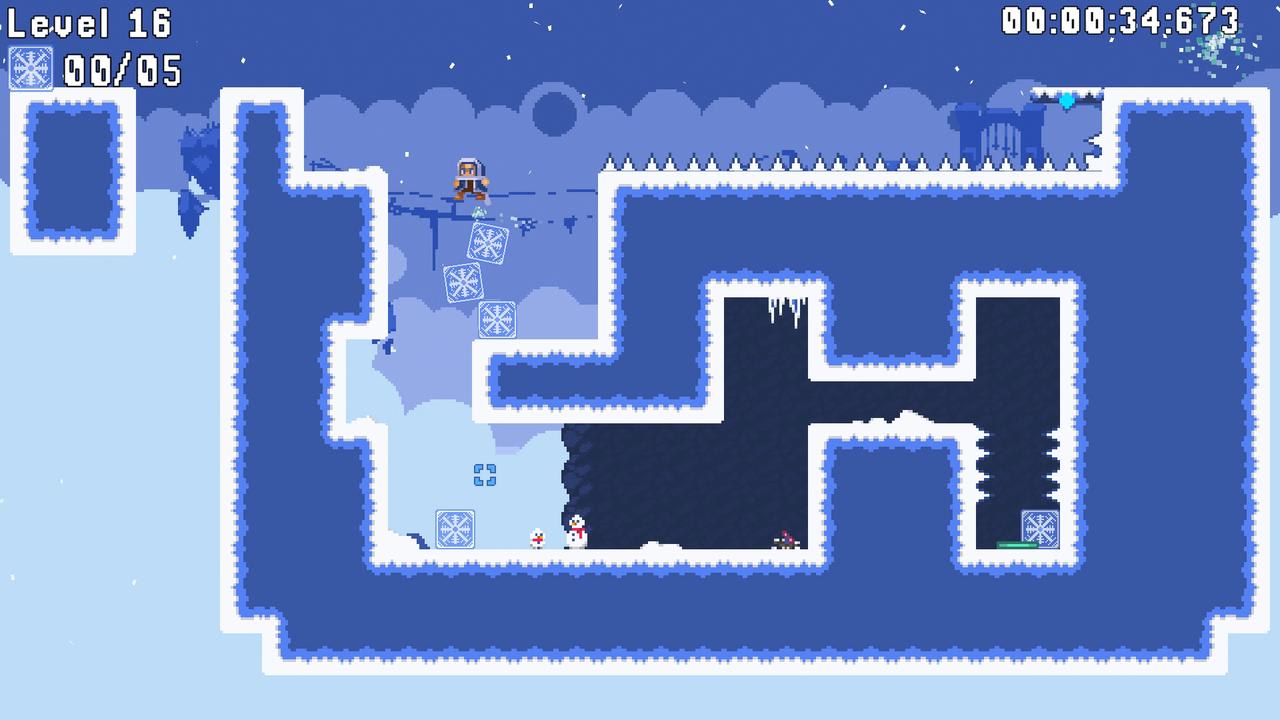Viewport: 1280px width, 720px height.
Task: Select the snowflake ice block beside the small snowman
Action: (456, 528)
